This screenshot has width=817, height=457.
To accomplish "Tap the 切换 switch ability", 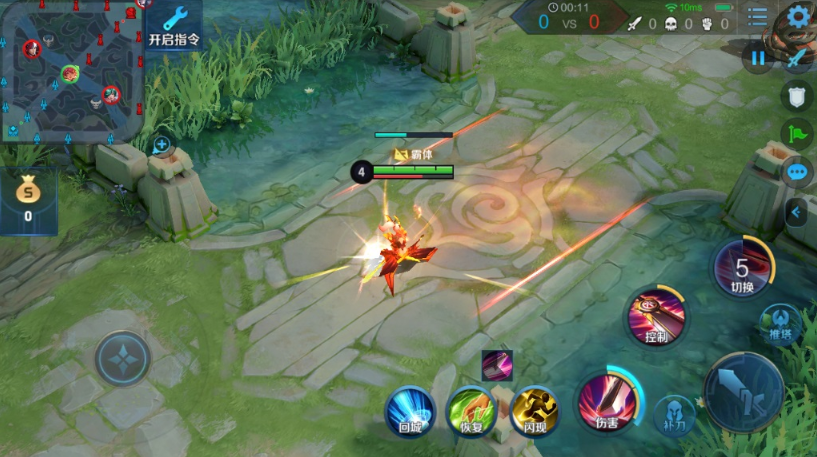I will [742, 268].
